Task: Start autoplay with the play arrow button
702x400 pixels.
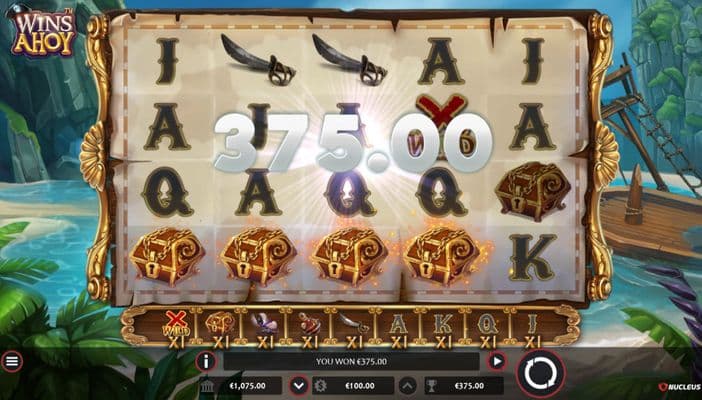Action: pos(496,361)
